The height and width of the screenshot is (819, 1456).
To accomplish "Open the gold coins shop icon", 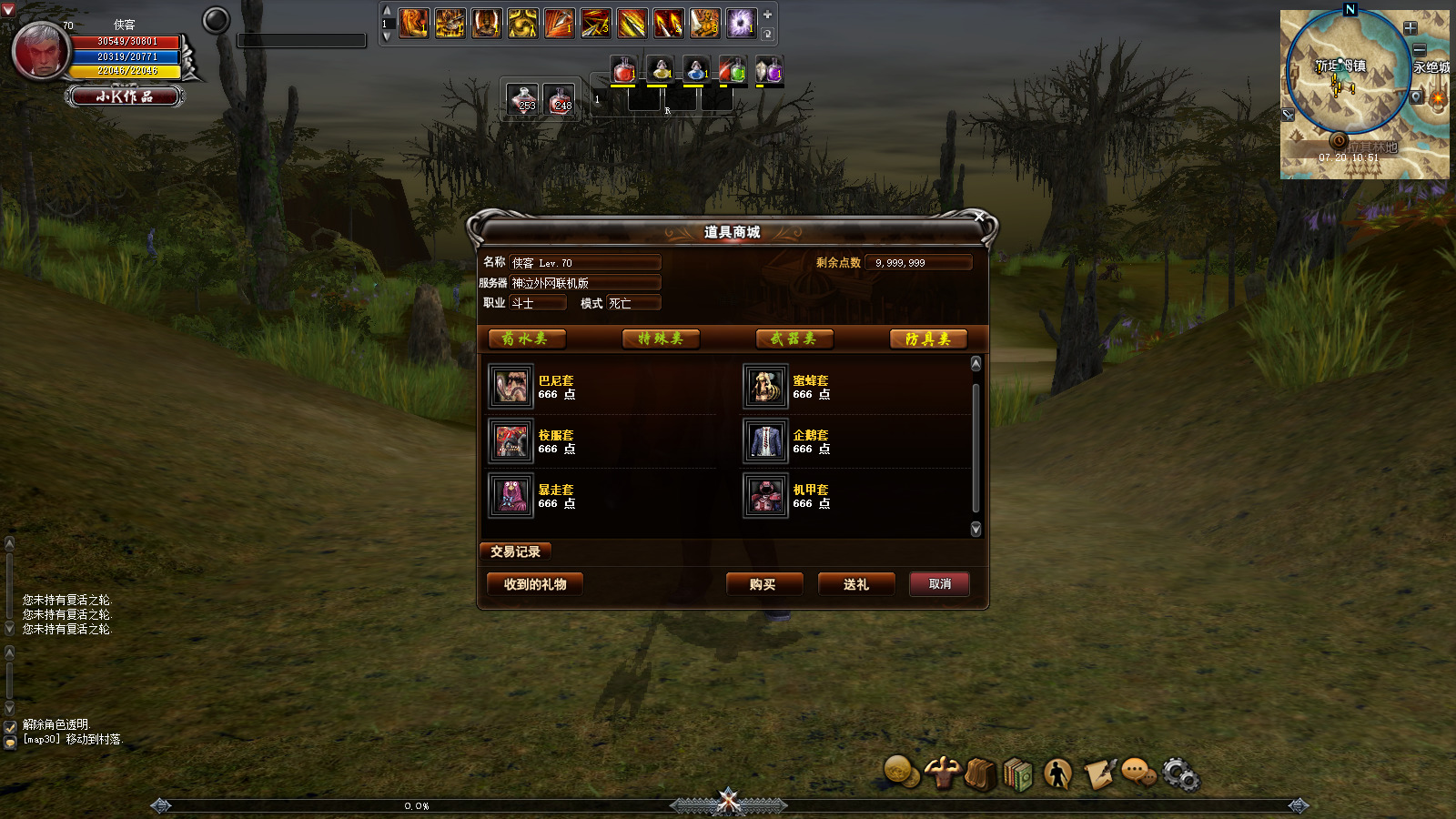I will point(901,772).
